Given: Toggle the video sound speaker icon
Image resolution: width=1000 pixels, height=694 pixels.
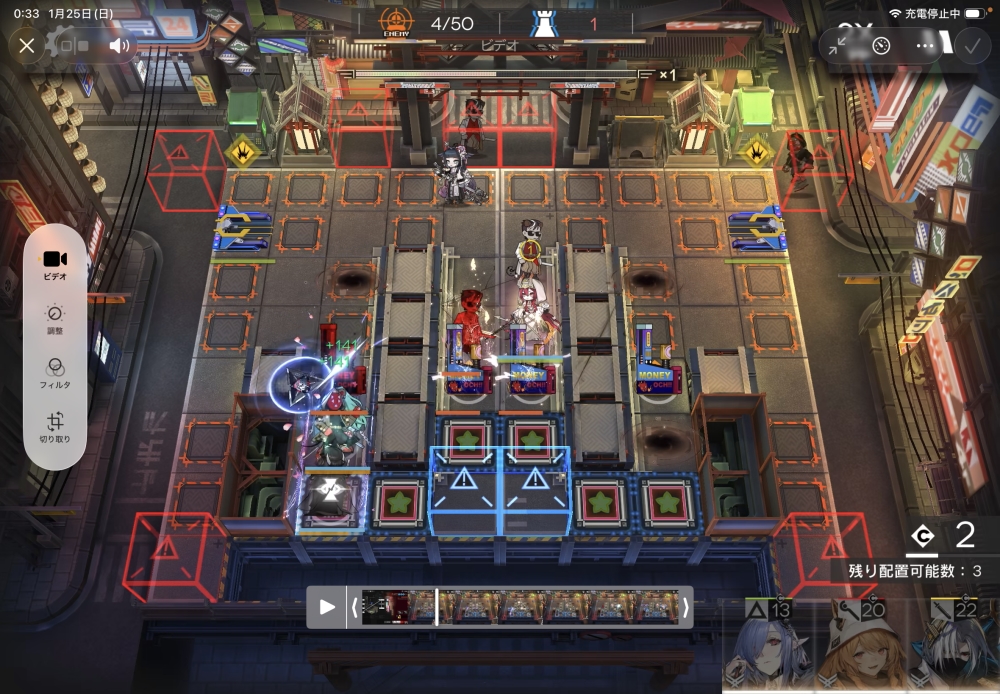Looking at the screenshot, I should point(120,45).
